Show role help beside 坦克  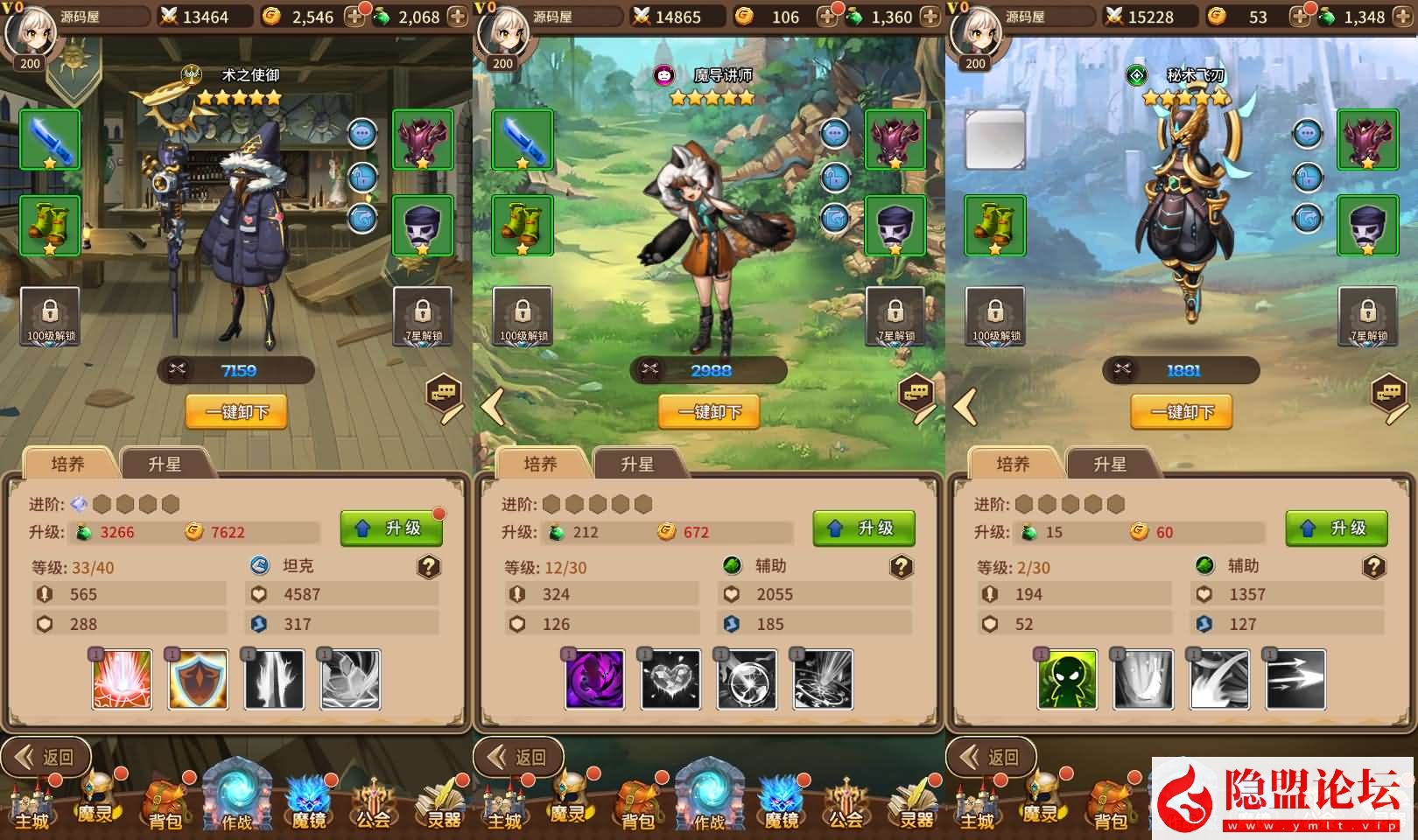(428, 567)
